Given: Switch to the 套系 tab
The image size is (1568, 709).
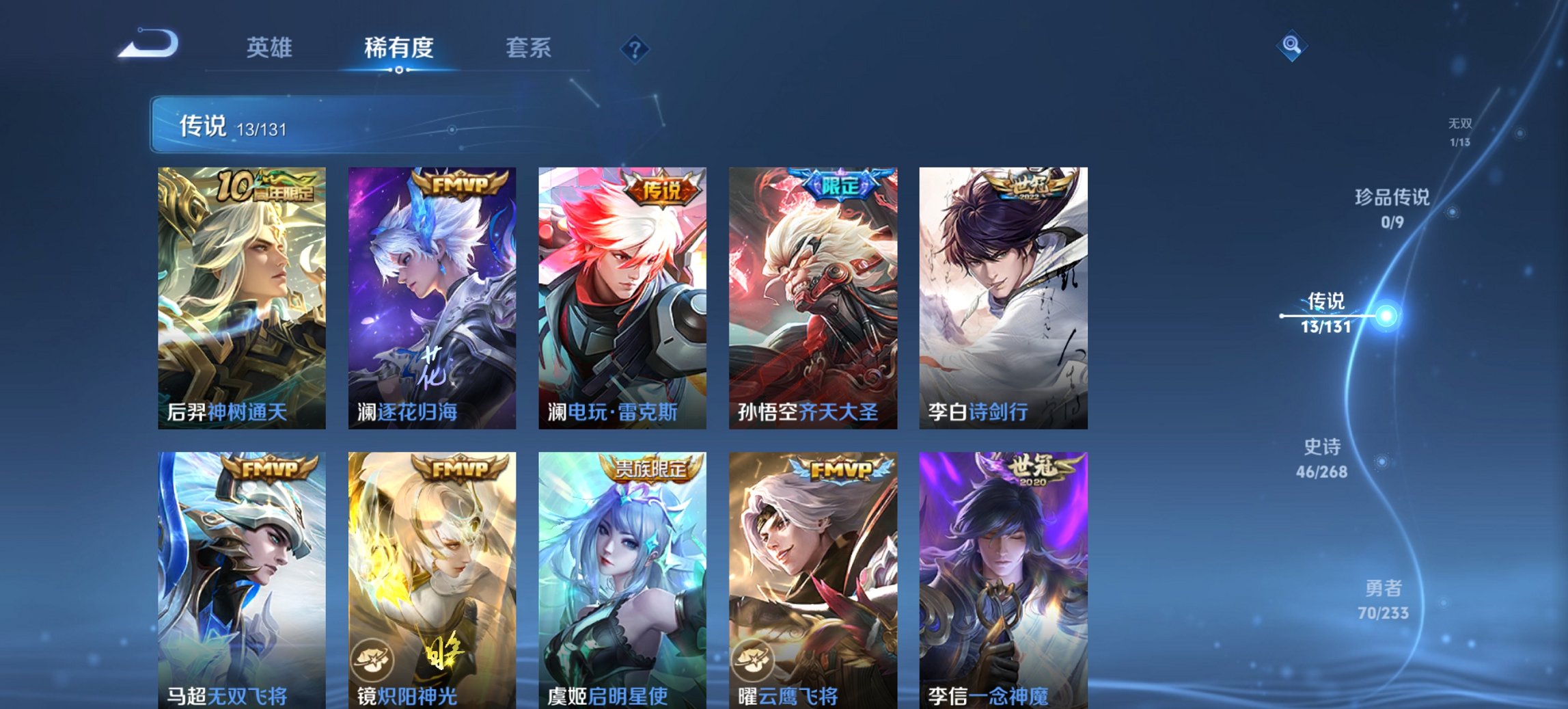Looking at the screenshot, I should tap(528, 48).
